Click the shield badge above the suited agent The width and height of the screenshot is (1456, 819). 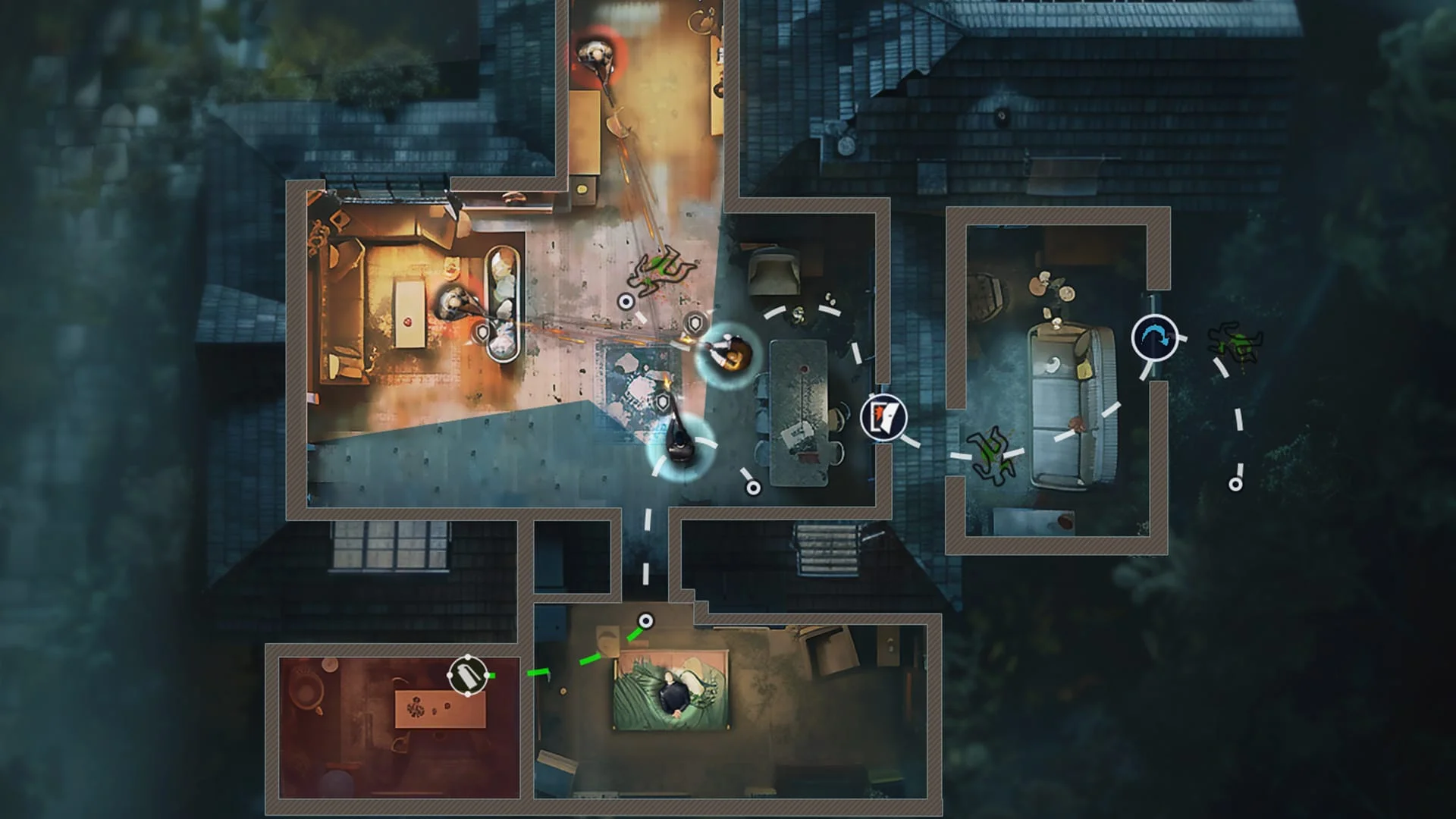tap(695, 322)
